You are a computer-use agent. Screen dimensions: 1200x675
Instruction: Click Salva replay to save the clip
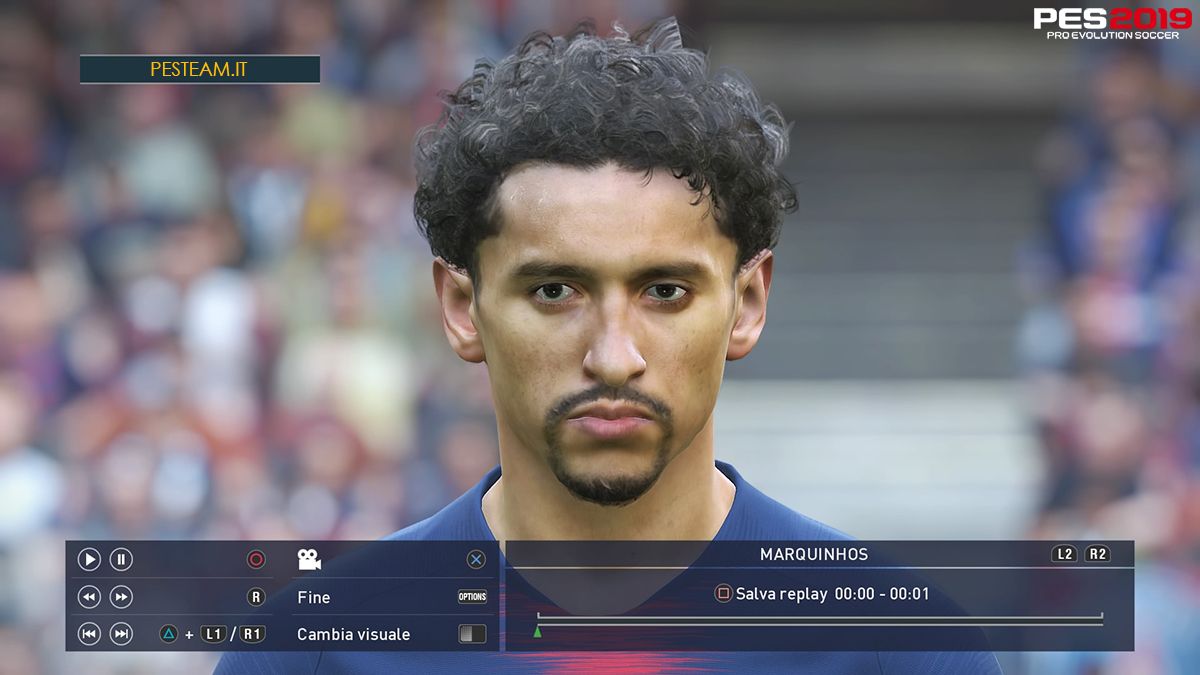[x=781, y=594]
